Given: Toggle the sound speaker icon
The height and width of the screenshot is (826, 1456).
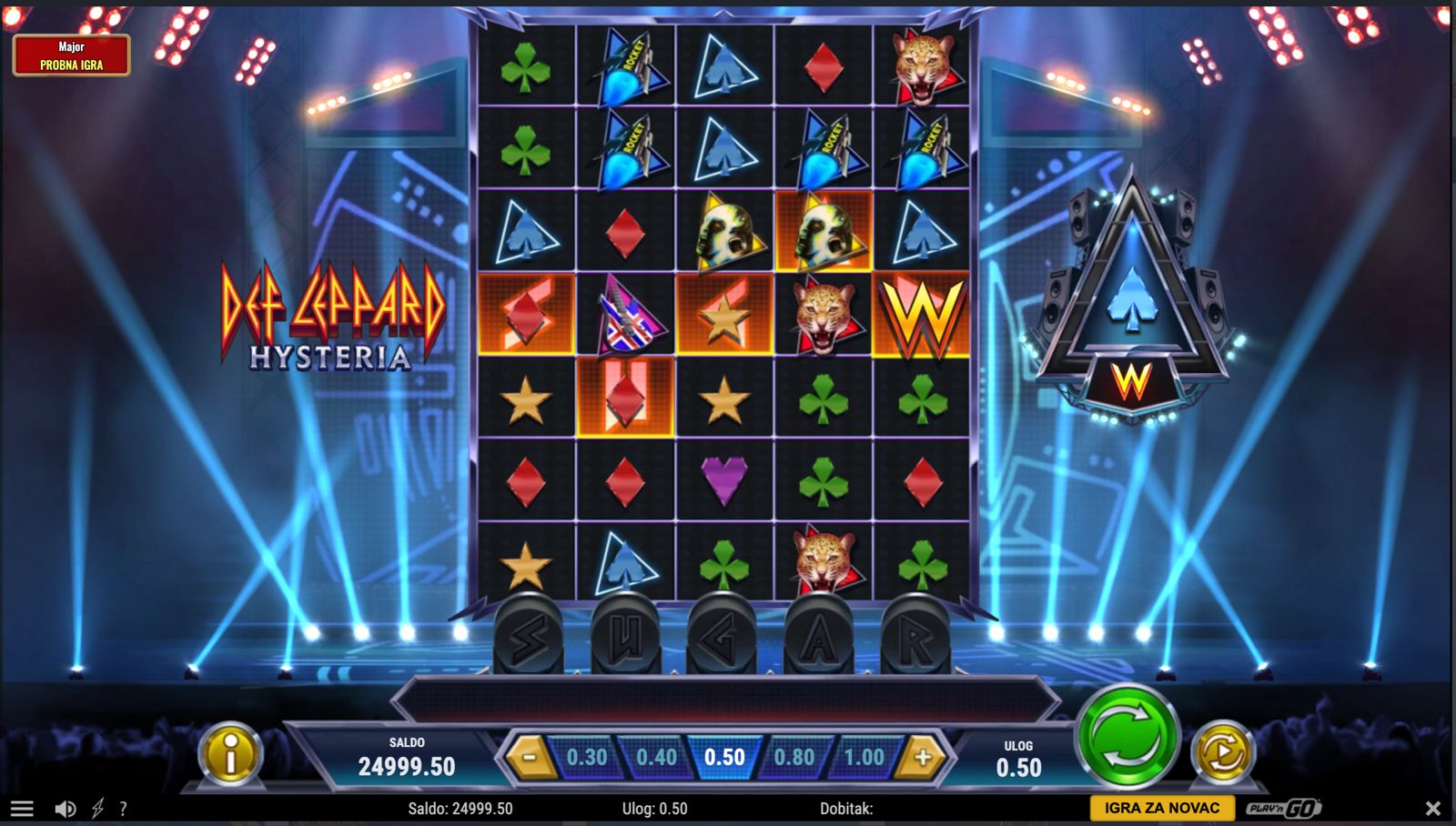Looking at the screenshot, I should (x=65, y=808).
